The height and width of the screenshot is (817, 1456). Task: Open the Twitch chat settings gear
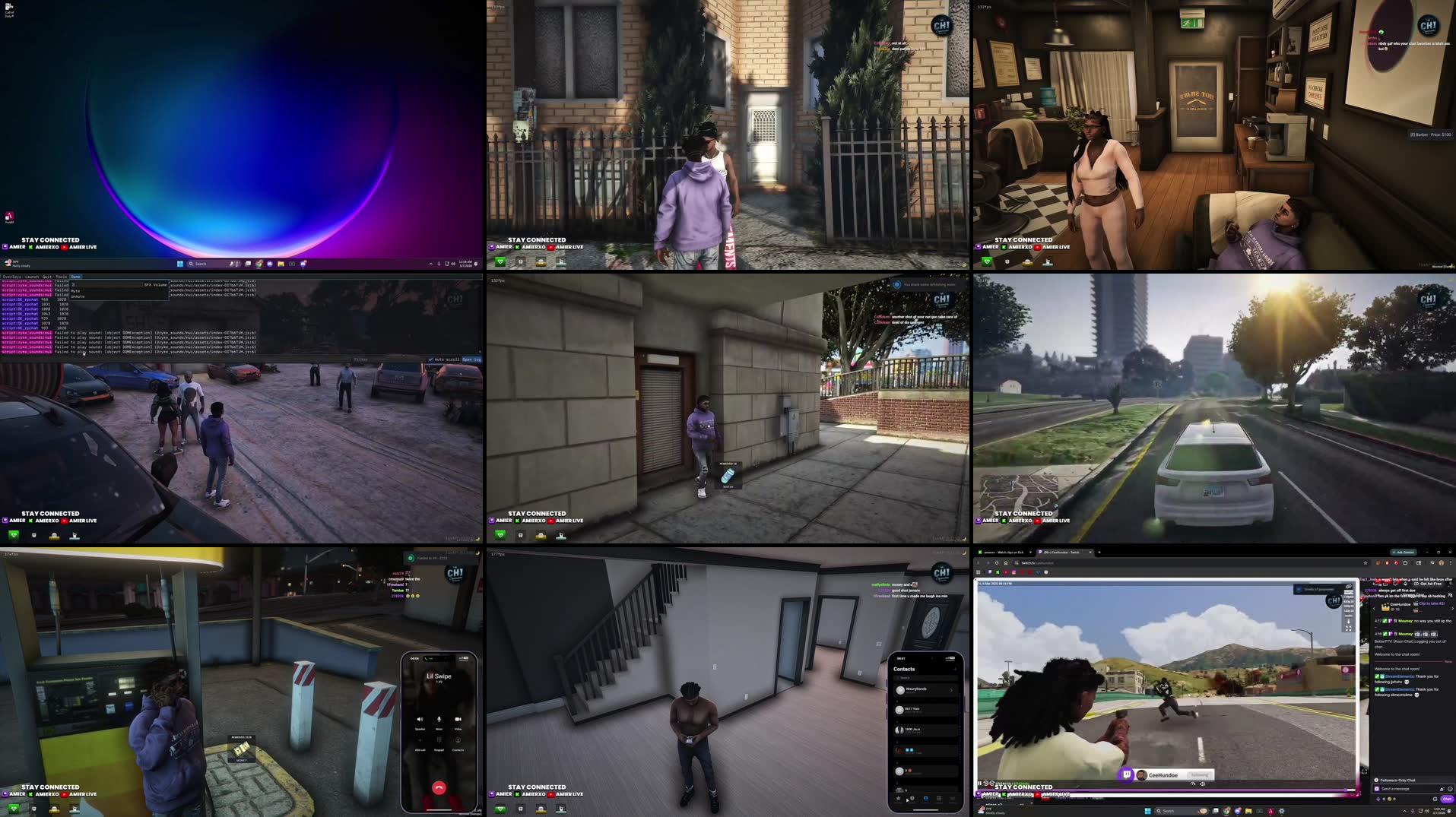point(1435,799)
